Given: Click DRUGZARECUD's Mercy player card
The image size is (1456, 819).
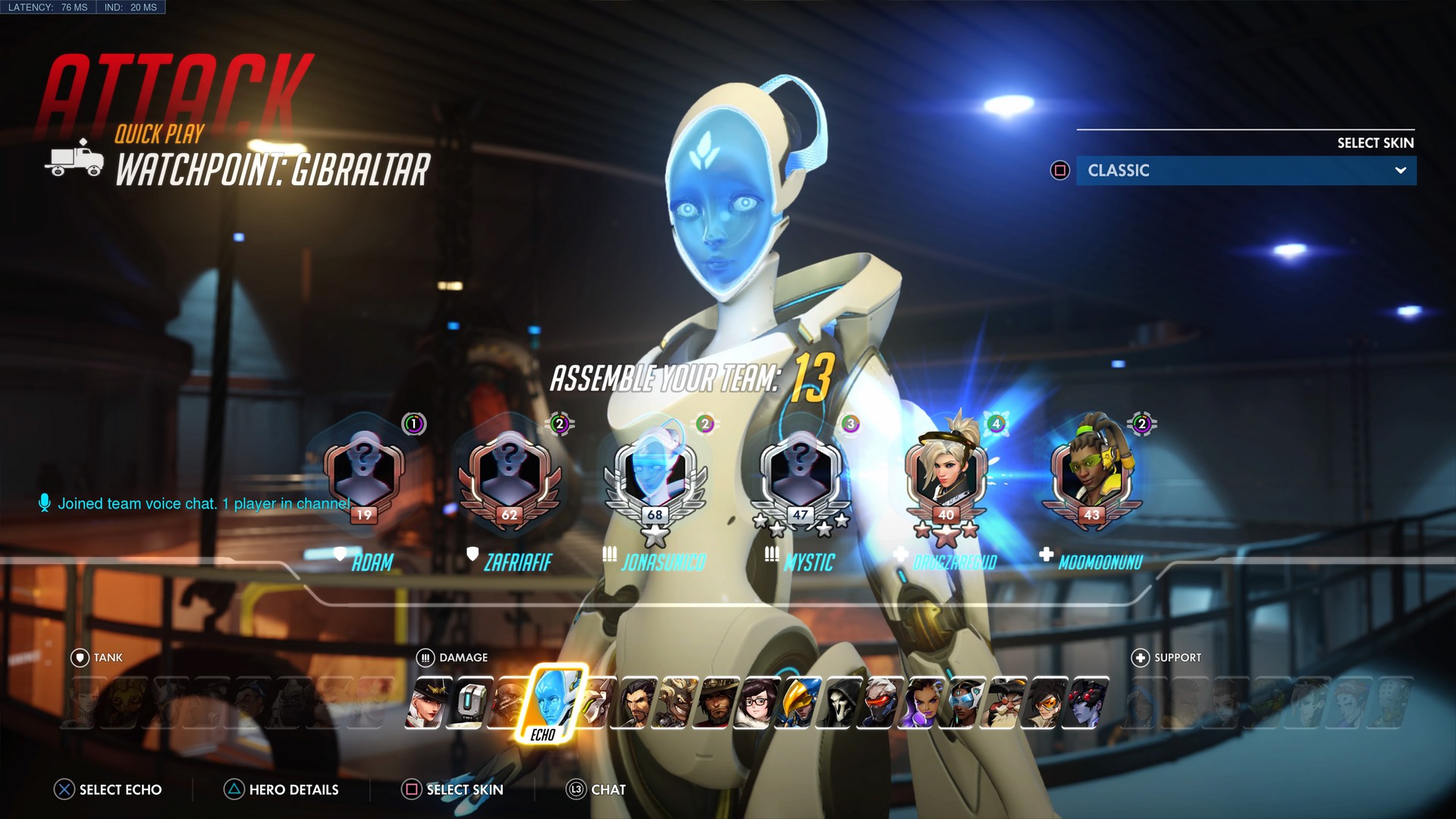Looking at the screenshot, I should coord(946,478).
